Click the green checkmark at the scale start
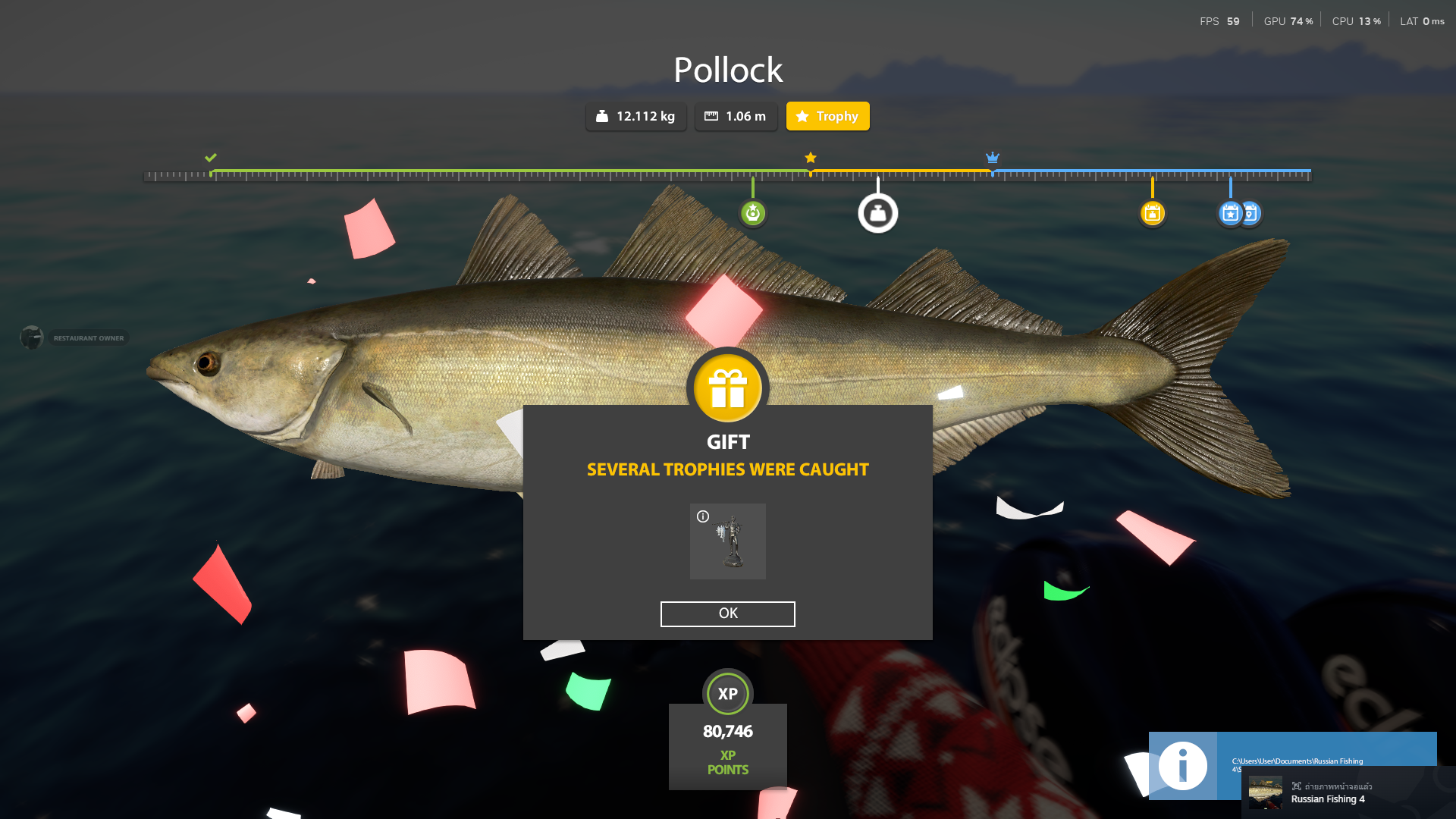This screenshot has height=819, width=1456. click(211, 158)
